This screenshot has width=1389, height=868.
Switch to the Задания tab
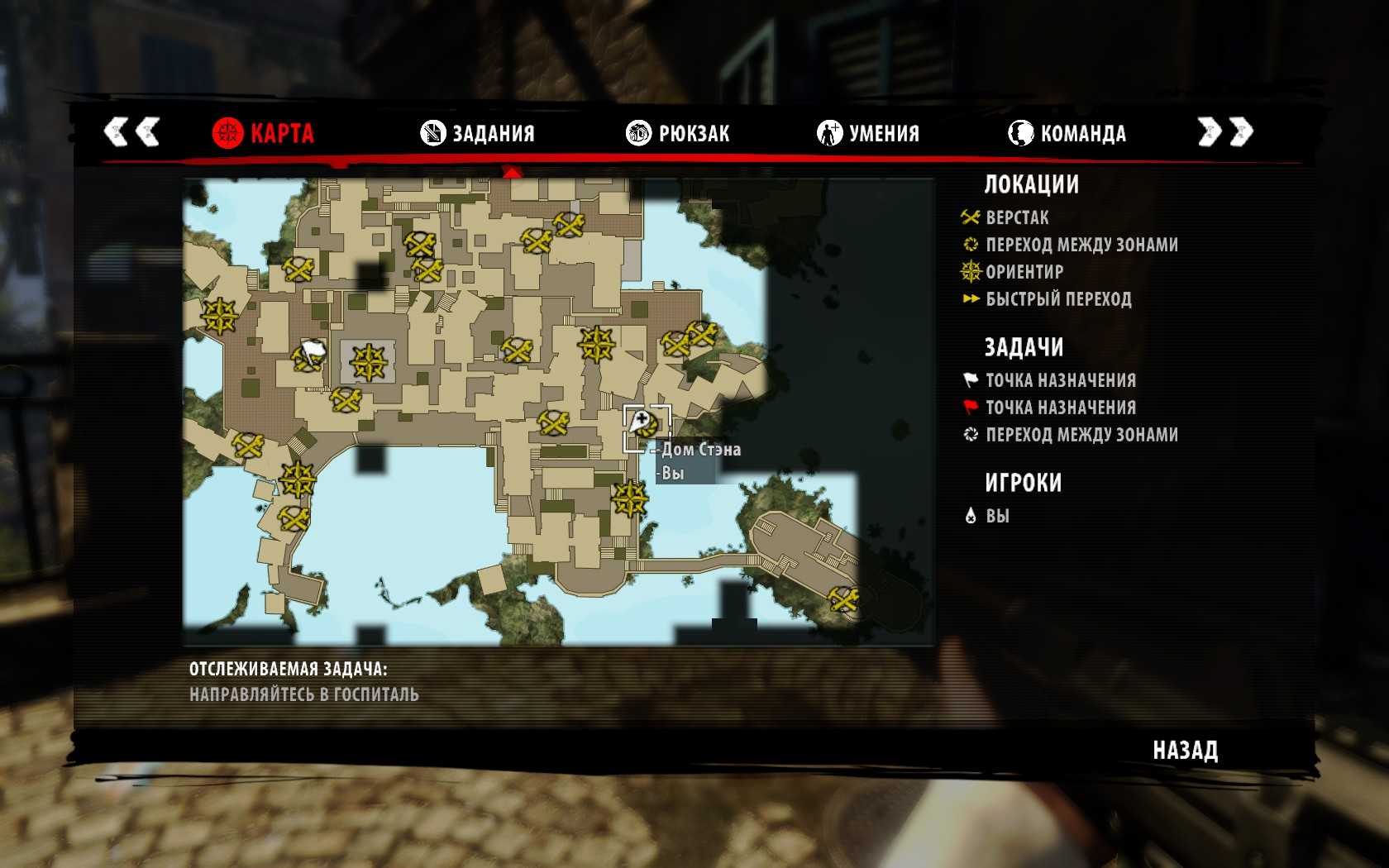[x=478, y=133]
